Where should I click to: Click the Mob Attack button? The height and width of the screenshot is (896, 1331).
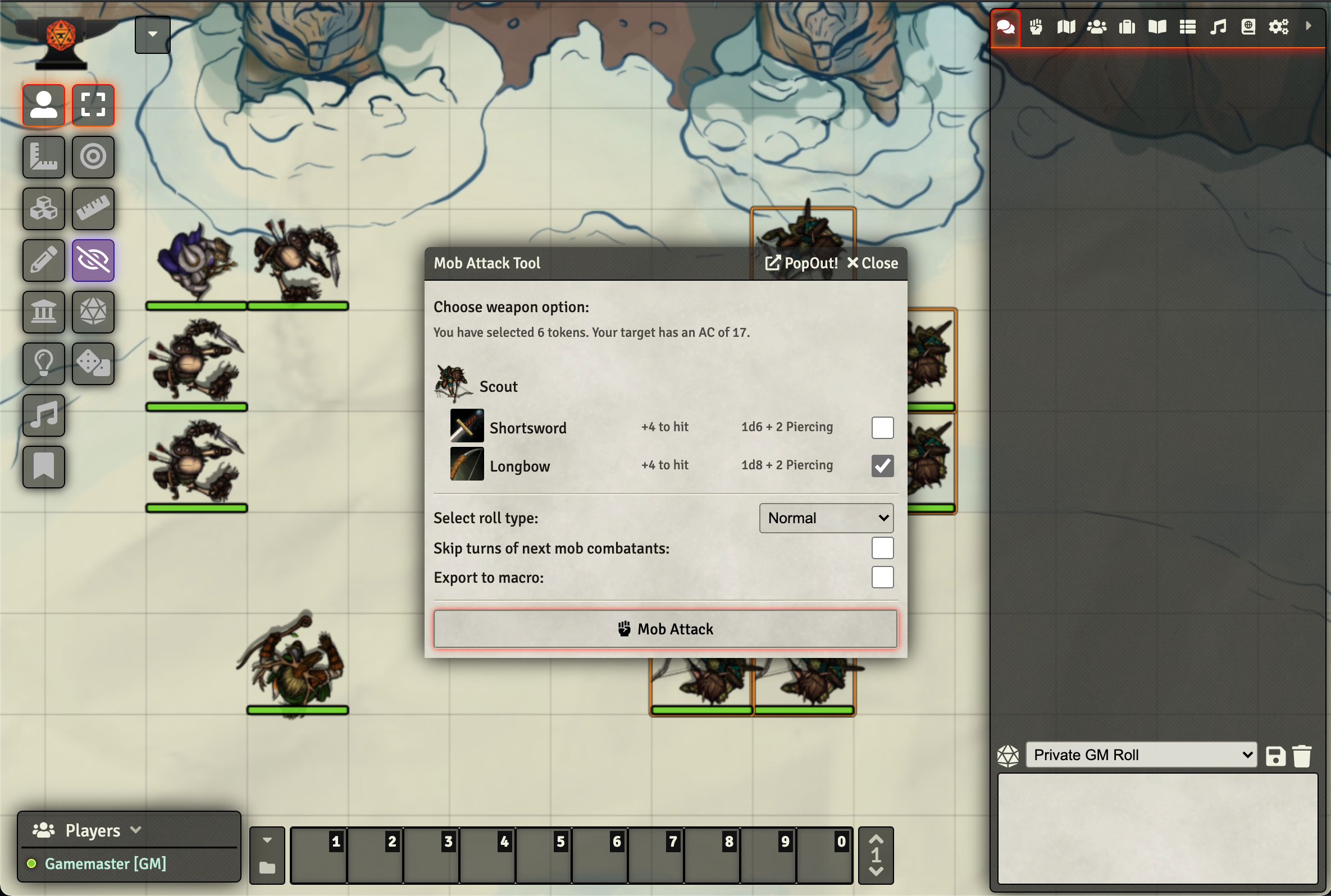point(665,629)
